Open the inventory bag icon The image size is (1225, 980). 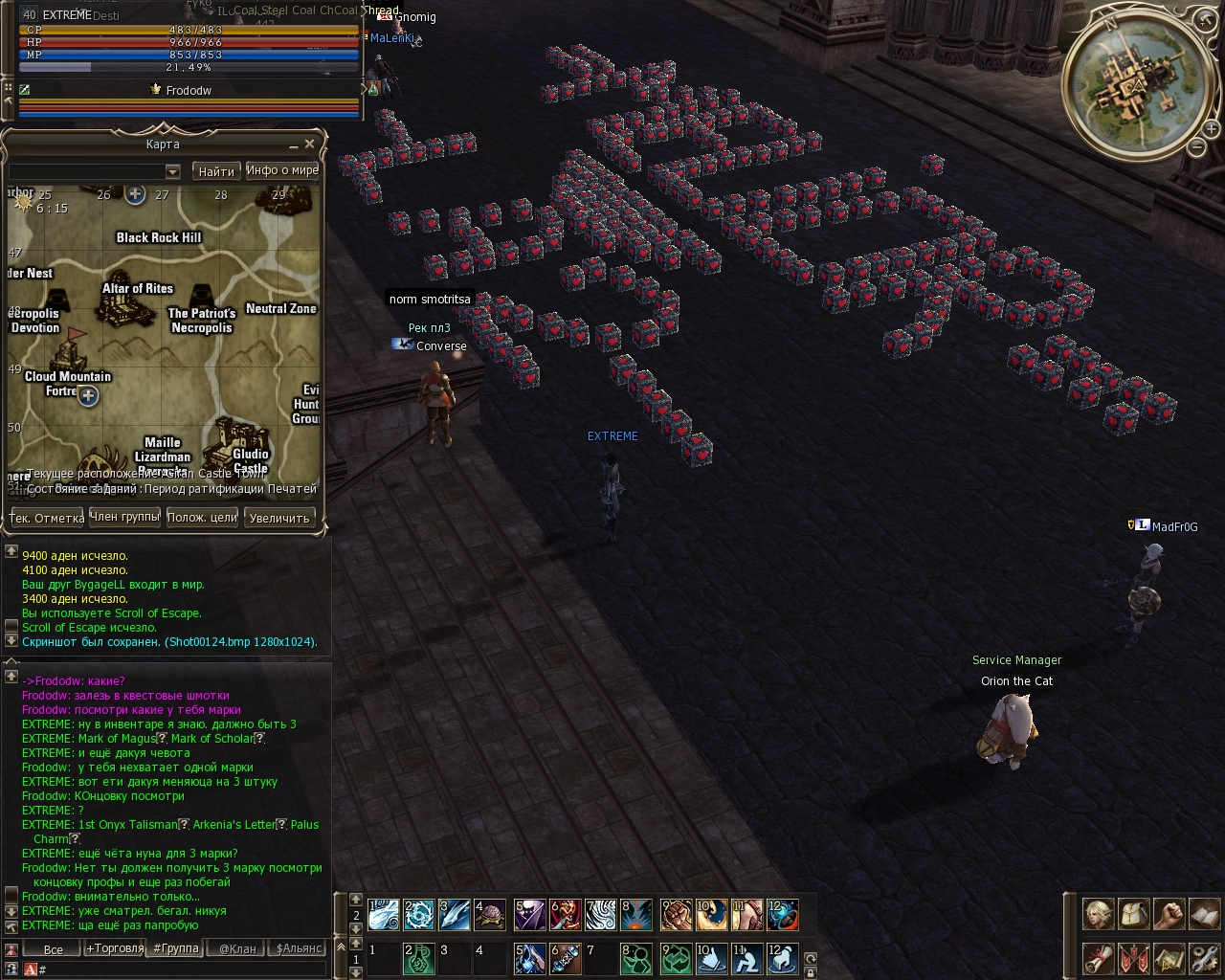coord(1133,915)
